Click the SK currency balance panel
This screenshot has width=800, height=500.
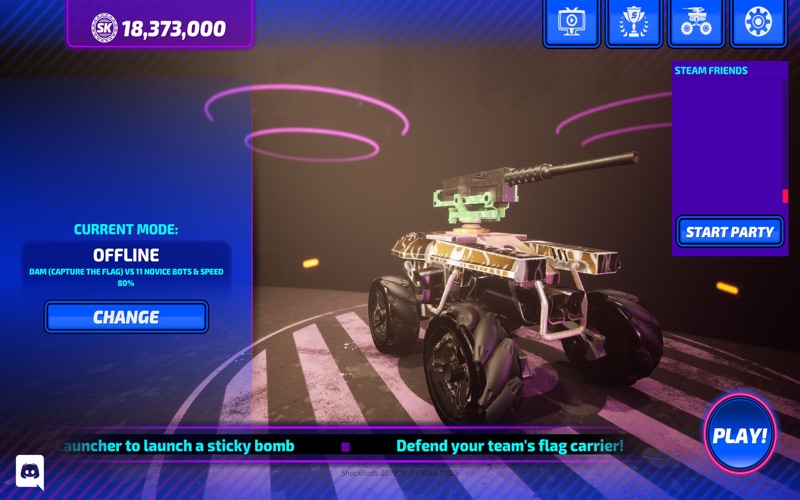[x=160, y=27]
